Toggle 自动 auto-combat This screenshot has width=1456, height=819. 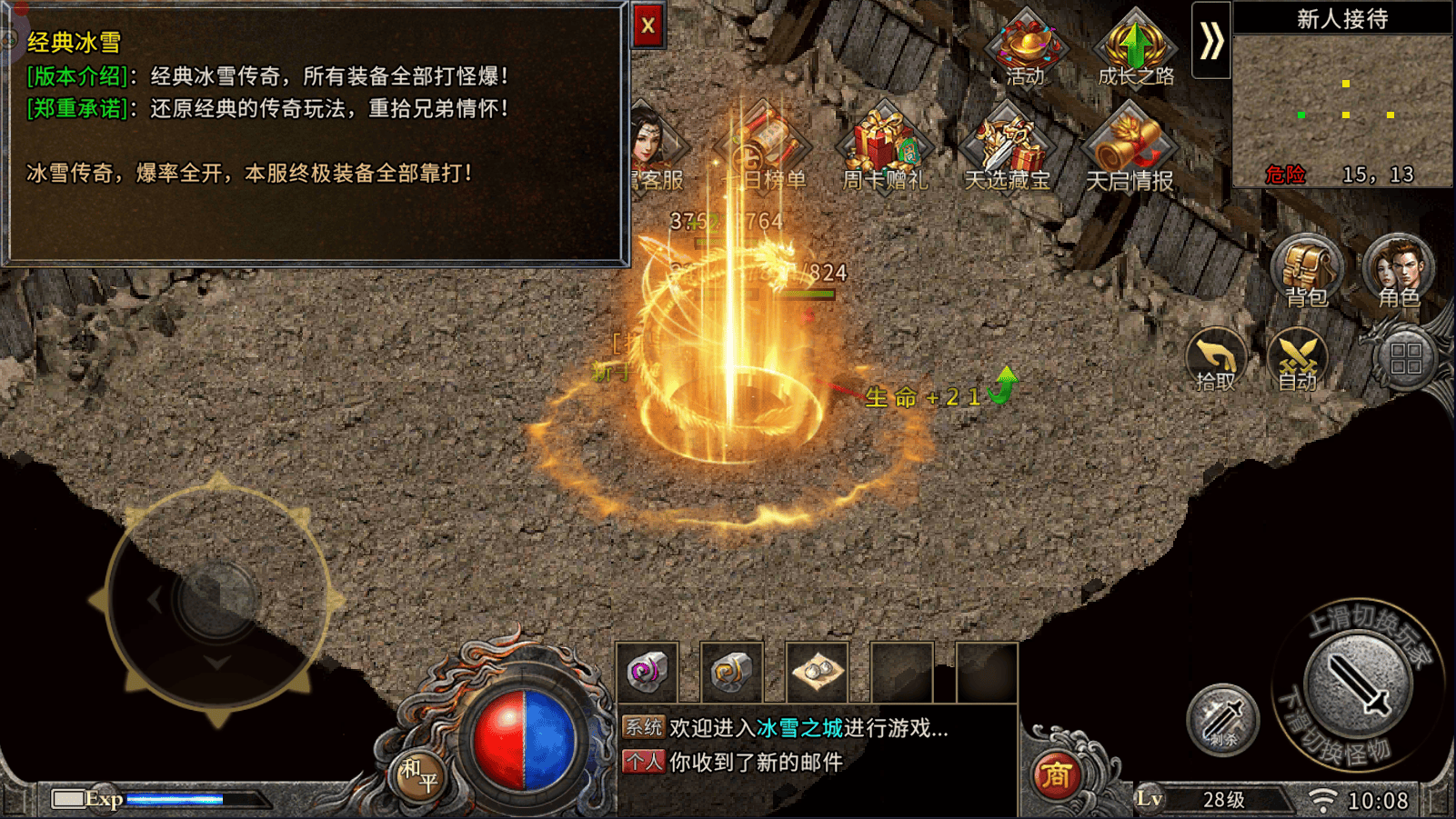pyautogui.click(x=1298, y=359)
